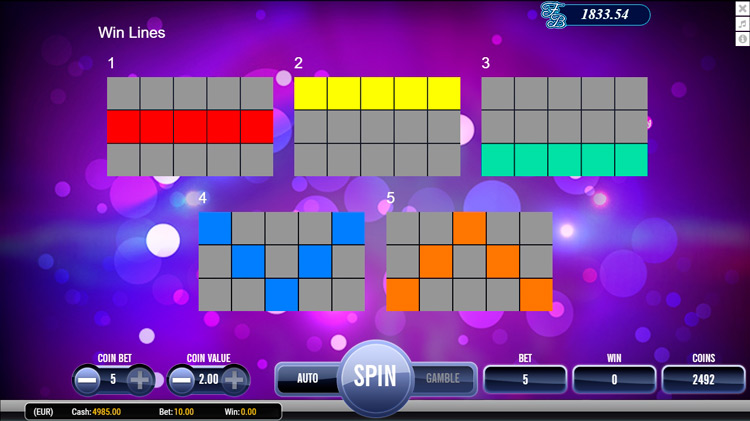Hit the big SPIN button

[x=375, y=377]
